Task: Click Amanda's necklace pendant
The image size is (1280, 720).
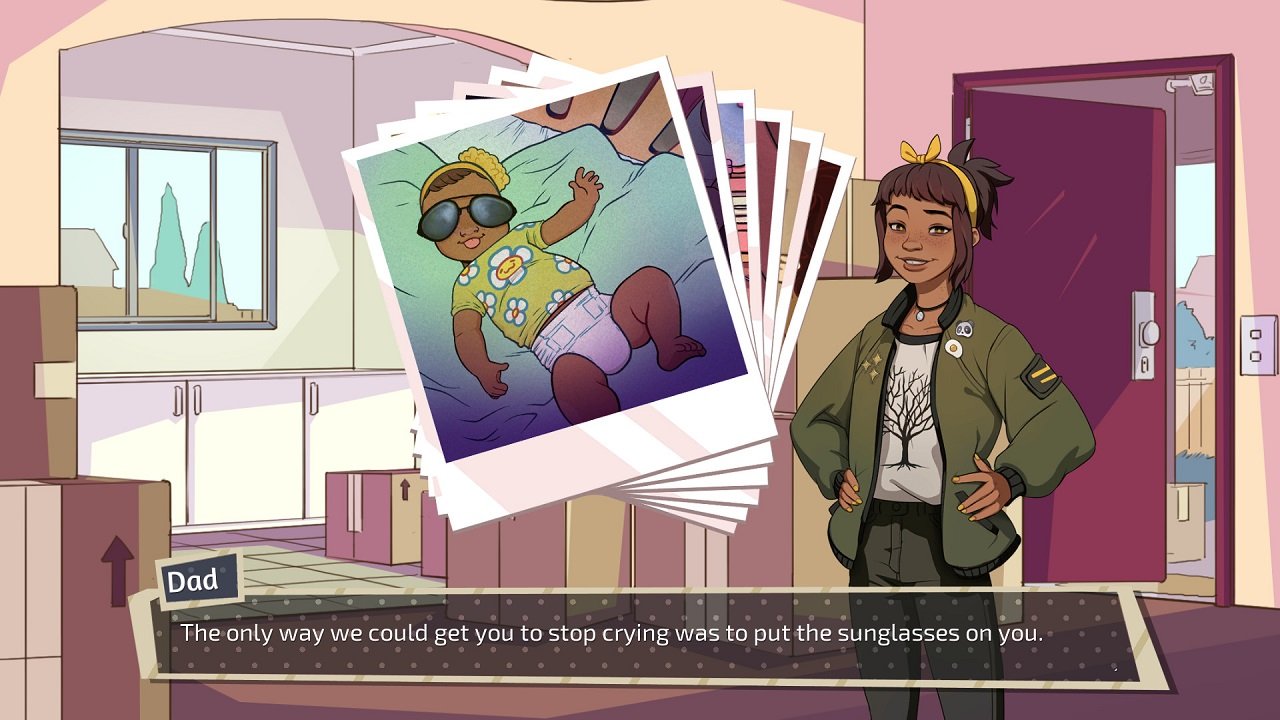Action: [920, 315]
